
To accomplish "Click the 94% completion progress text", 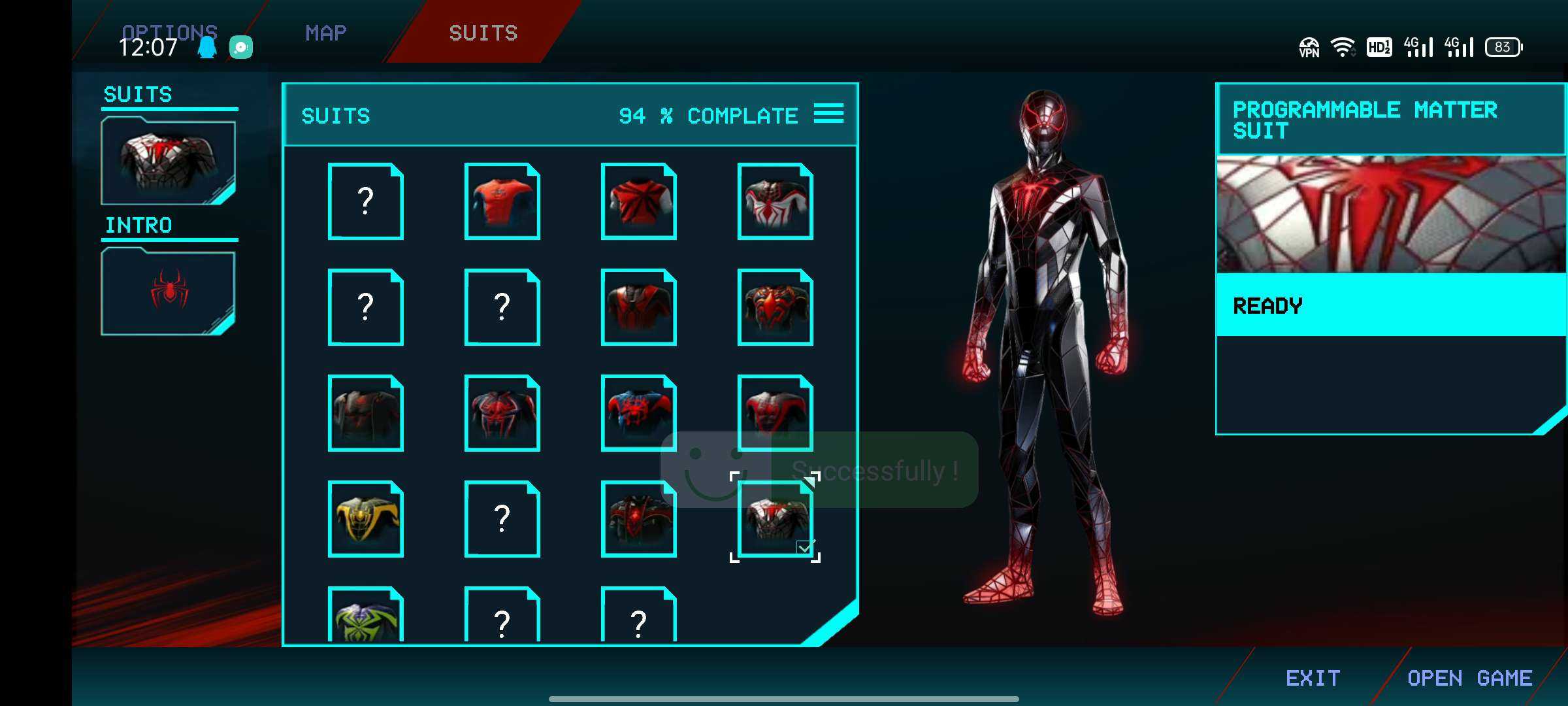I will pyautogui.click(x=708, y=116).
